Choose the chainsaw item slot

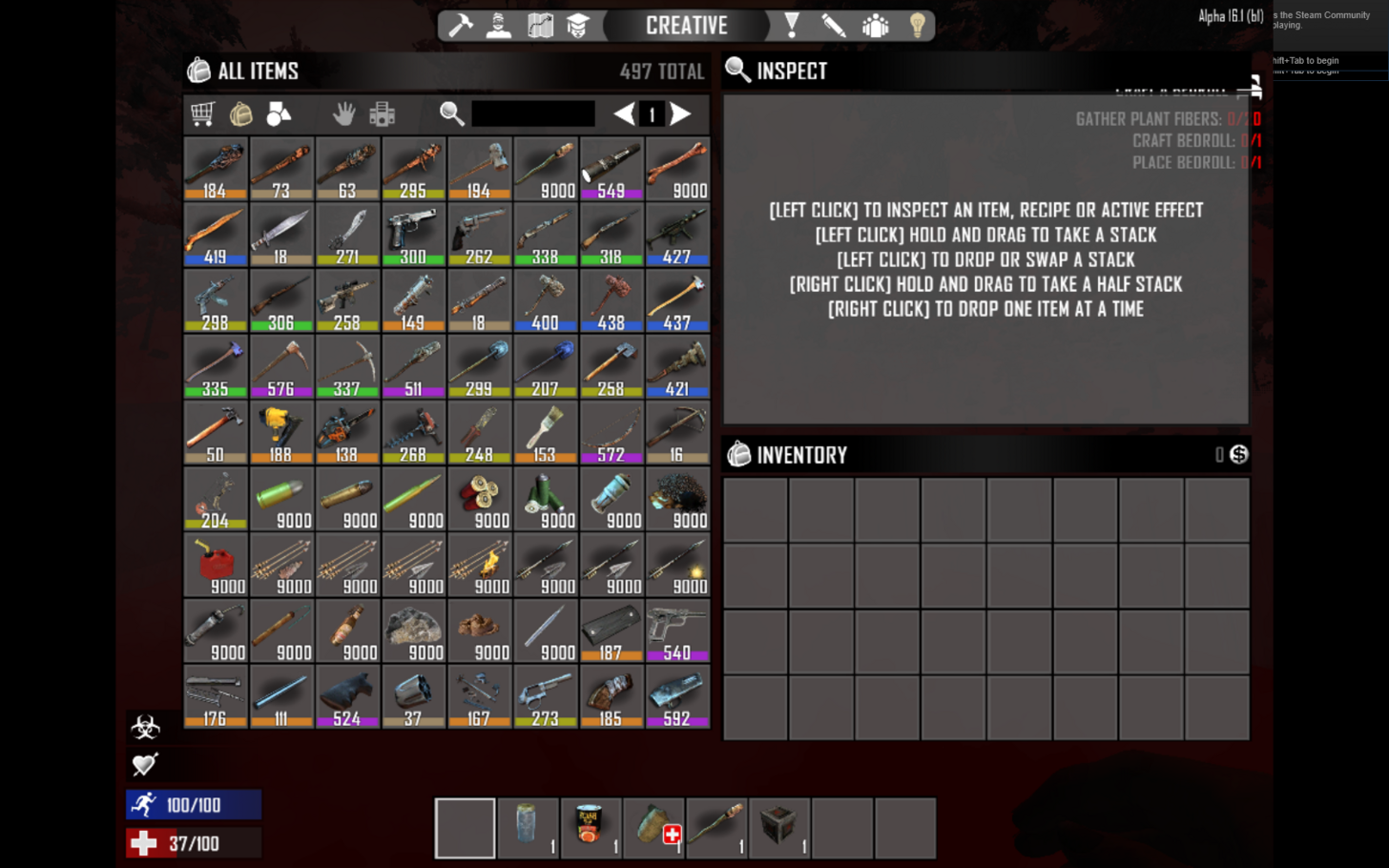pyautogui.click(x=347, y=432)
